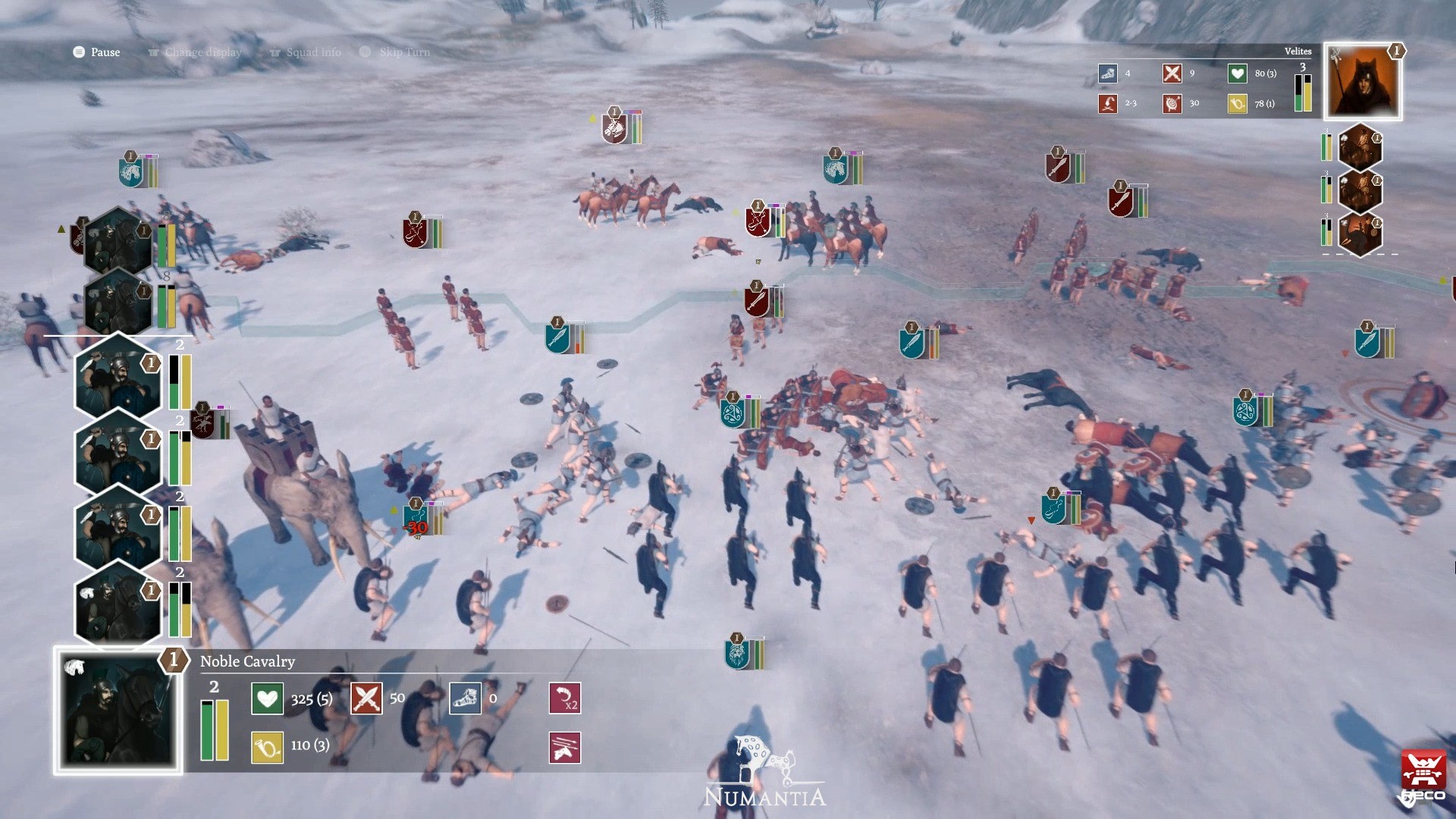The image size is (1456, 819).
Task: Click the lowest squad portrait in the right sidebar list
Action: click(1361, 235)
